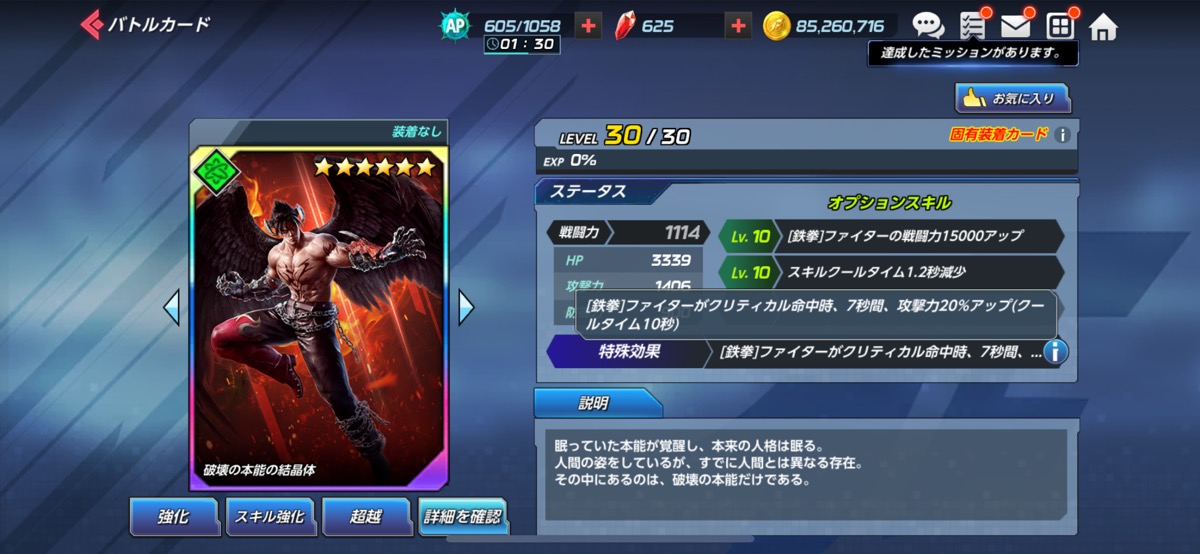The width and height of the screenshot is (1200, 554).
Task: Select the 戦闘力15000アップ option skill row
Action: [890, 235]
